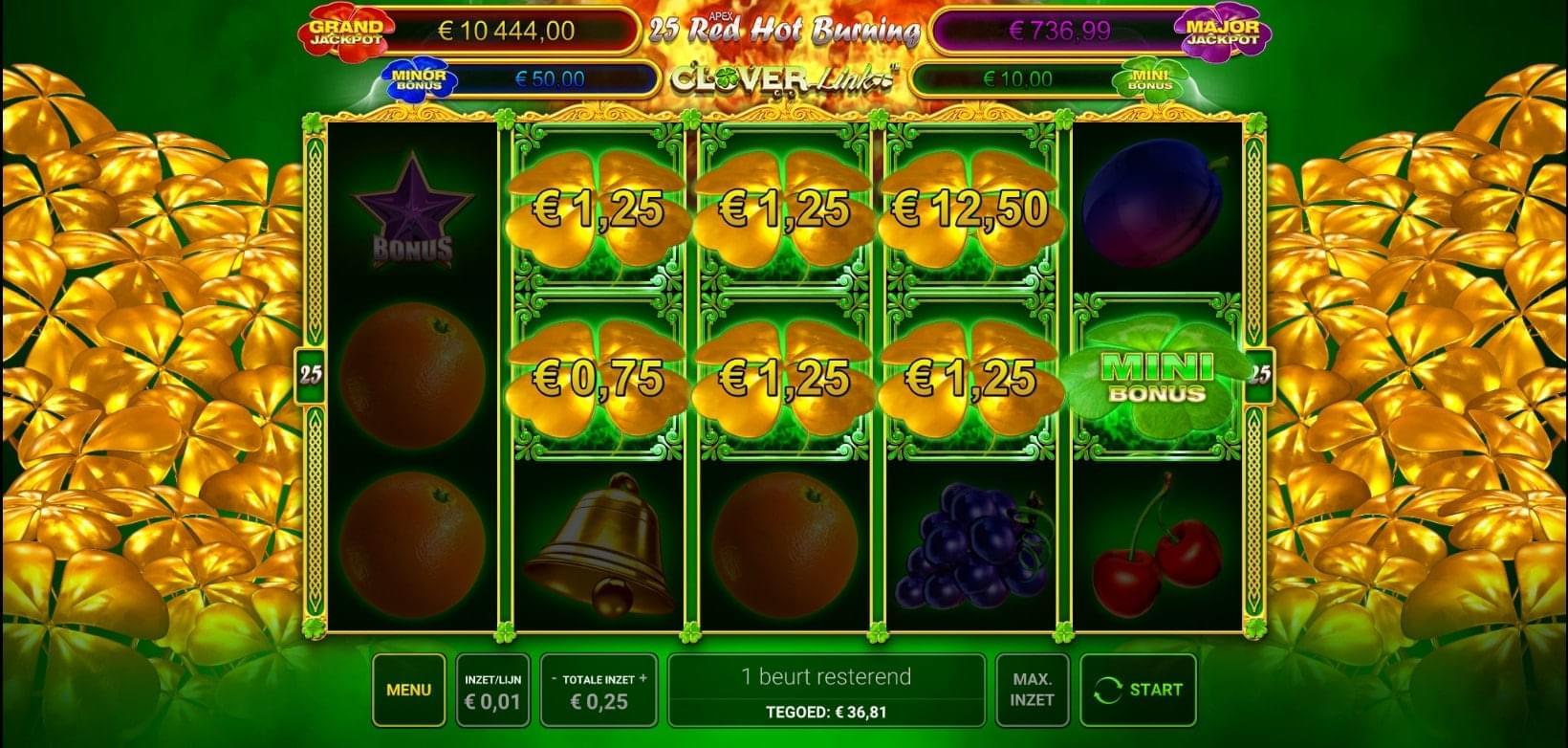
Task: Open the MENU
Action: coord(408,687)
